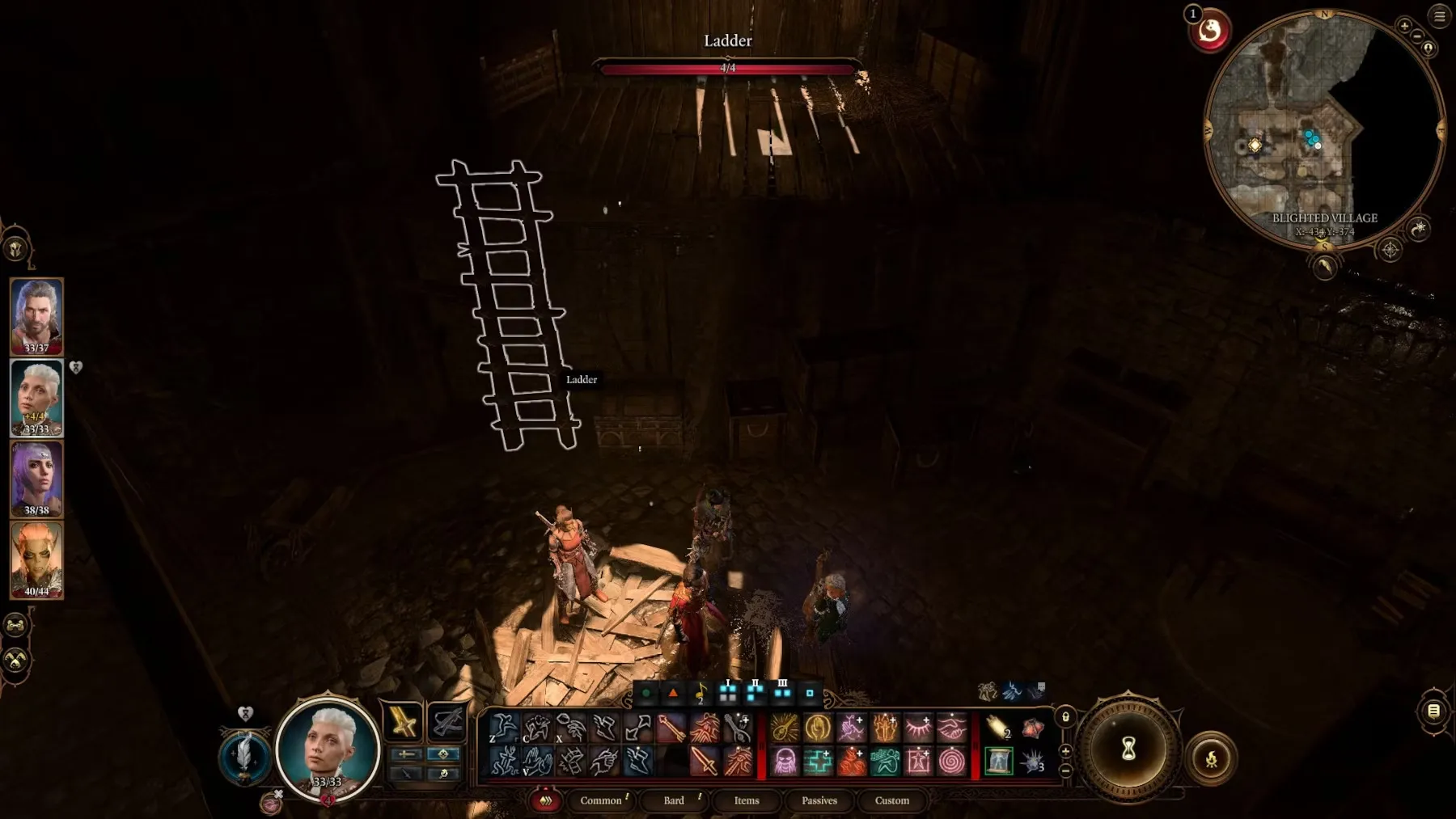
Task: Cast the pink spiral spell
Action: [x=952, y=761]
